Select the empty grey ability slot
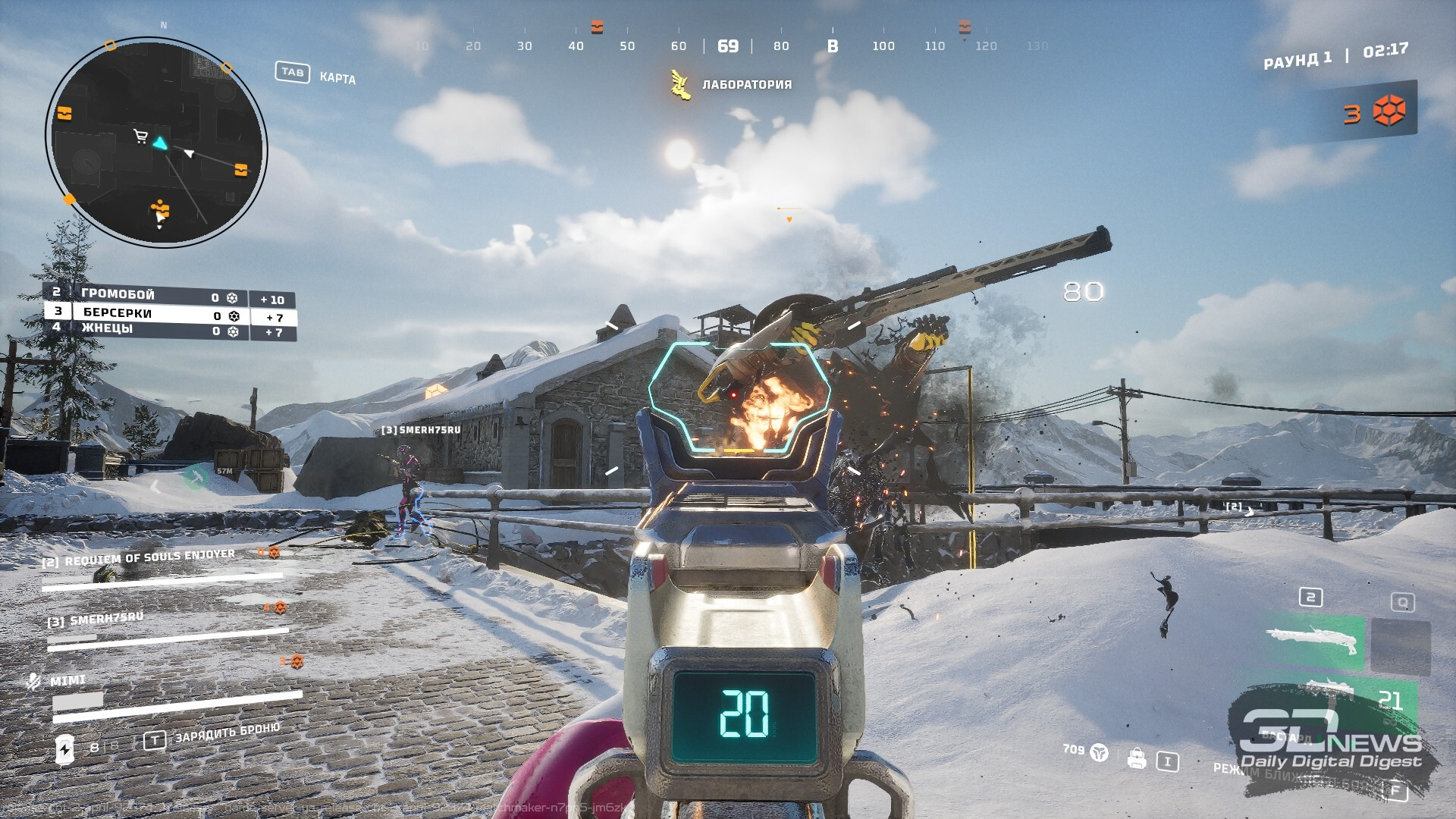The image size is (1456, 819). 1401,646
